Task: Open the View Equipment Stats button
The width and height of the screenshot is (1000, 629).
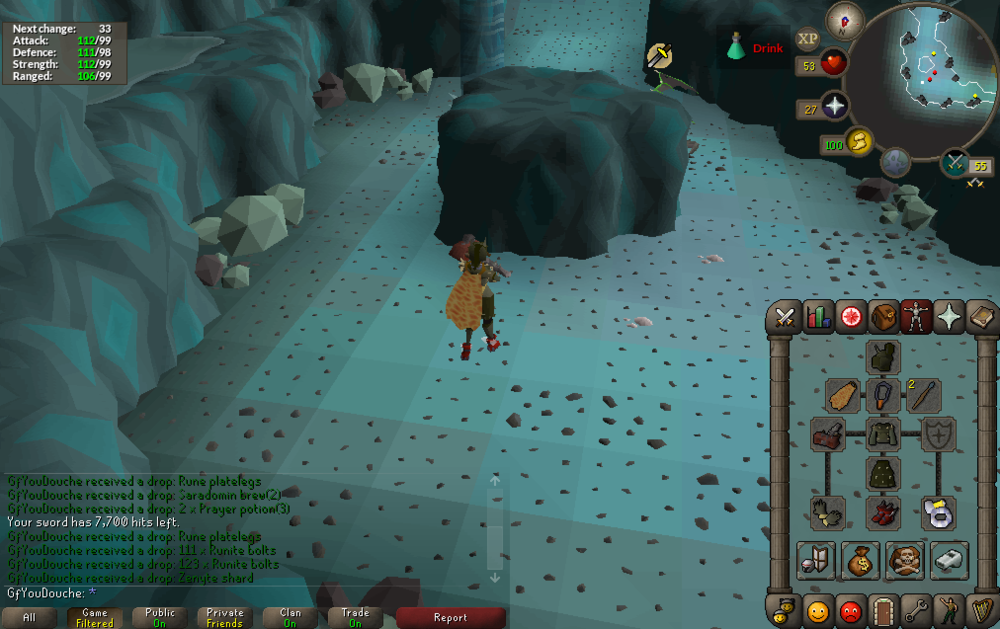Action: [815, 561]
